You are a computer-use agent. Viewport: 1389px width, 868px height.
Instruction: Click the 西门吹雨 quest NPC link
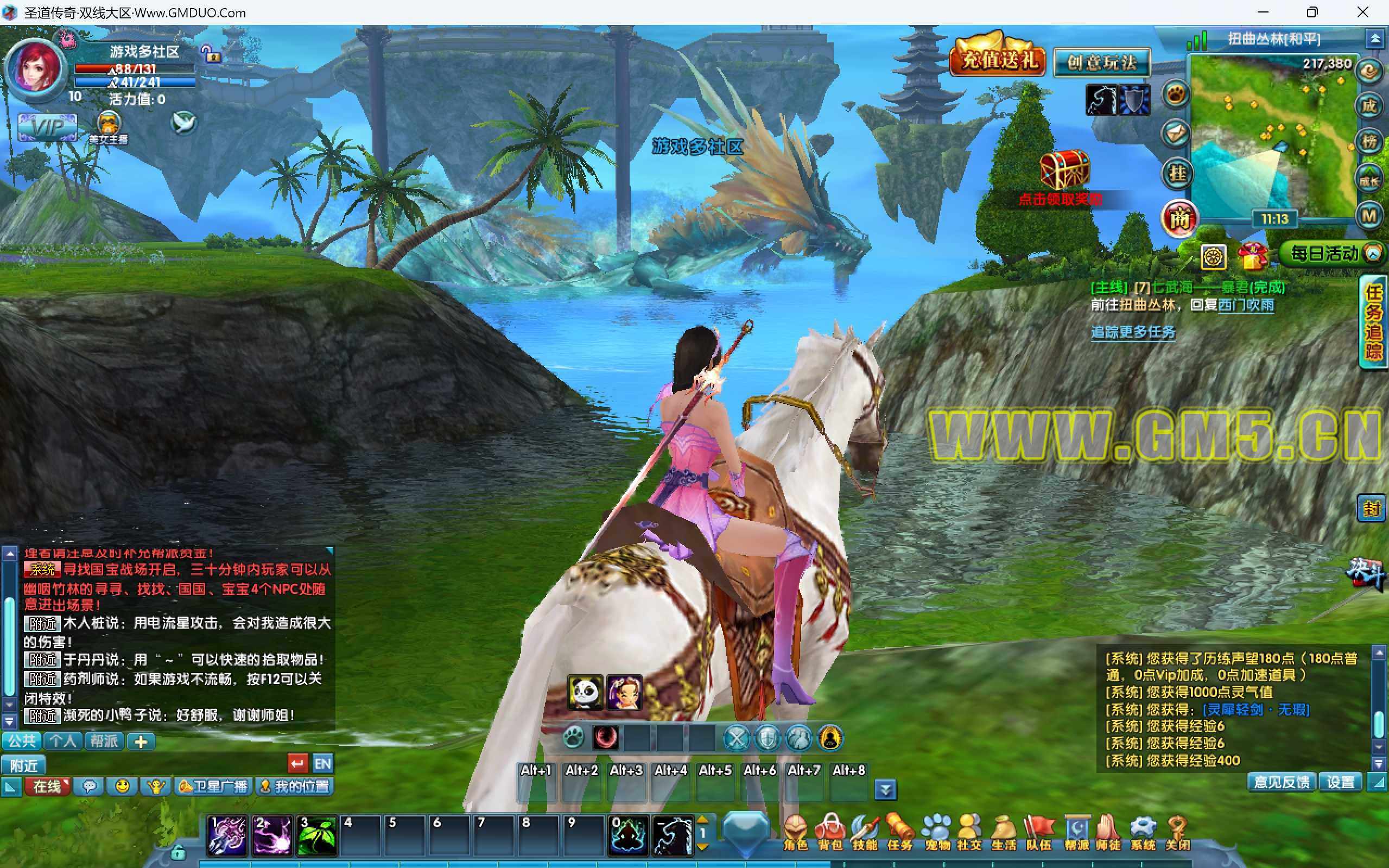pos(1246,305)
